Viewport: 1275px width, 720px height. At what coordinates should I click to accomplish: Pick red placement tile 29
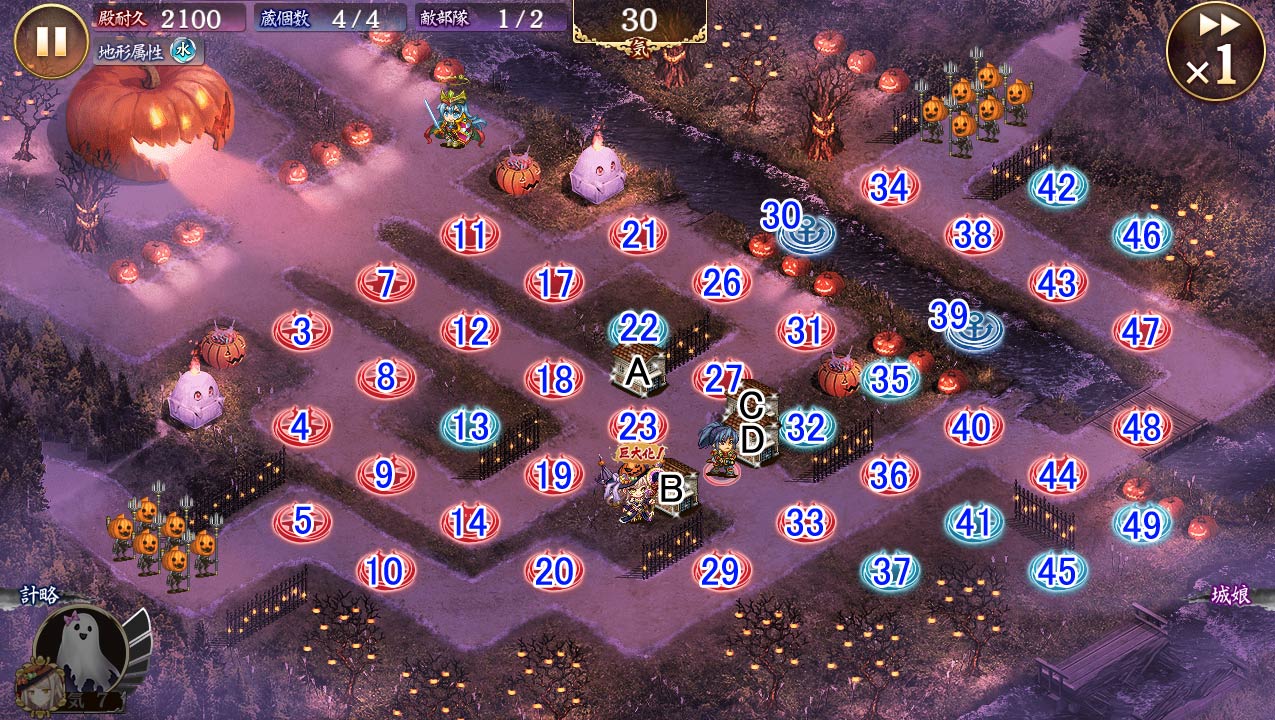point(721,571)
